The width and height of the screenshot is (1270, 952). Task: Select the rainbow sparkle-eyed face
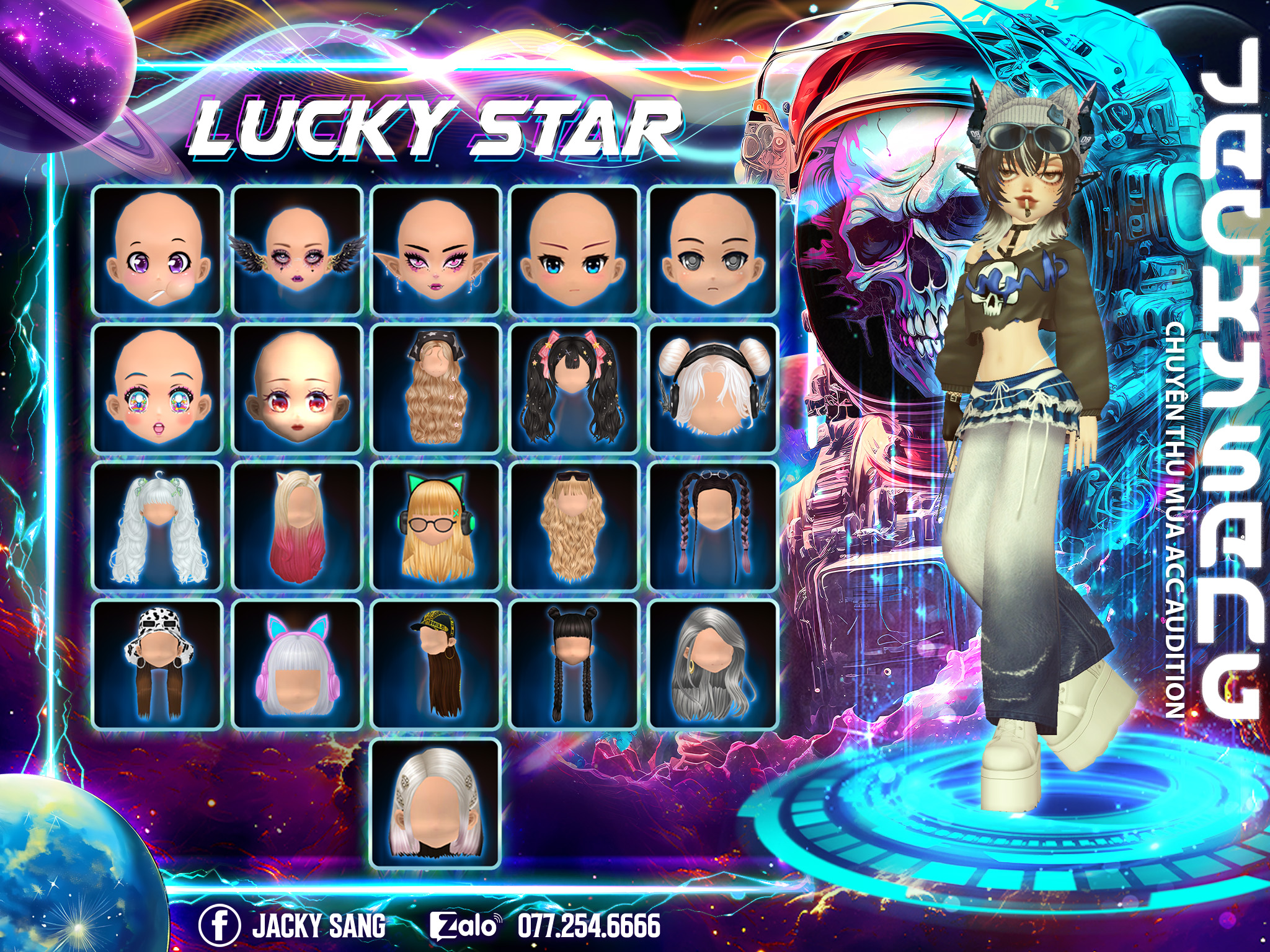(x=158, y=389)
